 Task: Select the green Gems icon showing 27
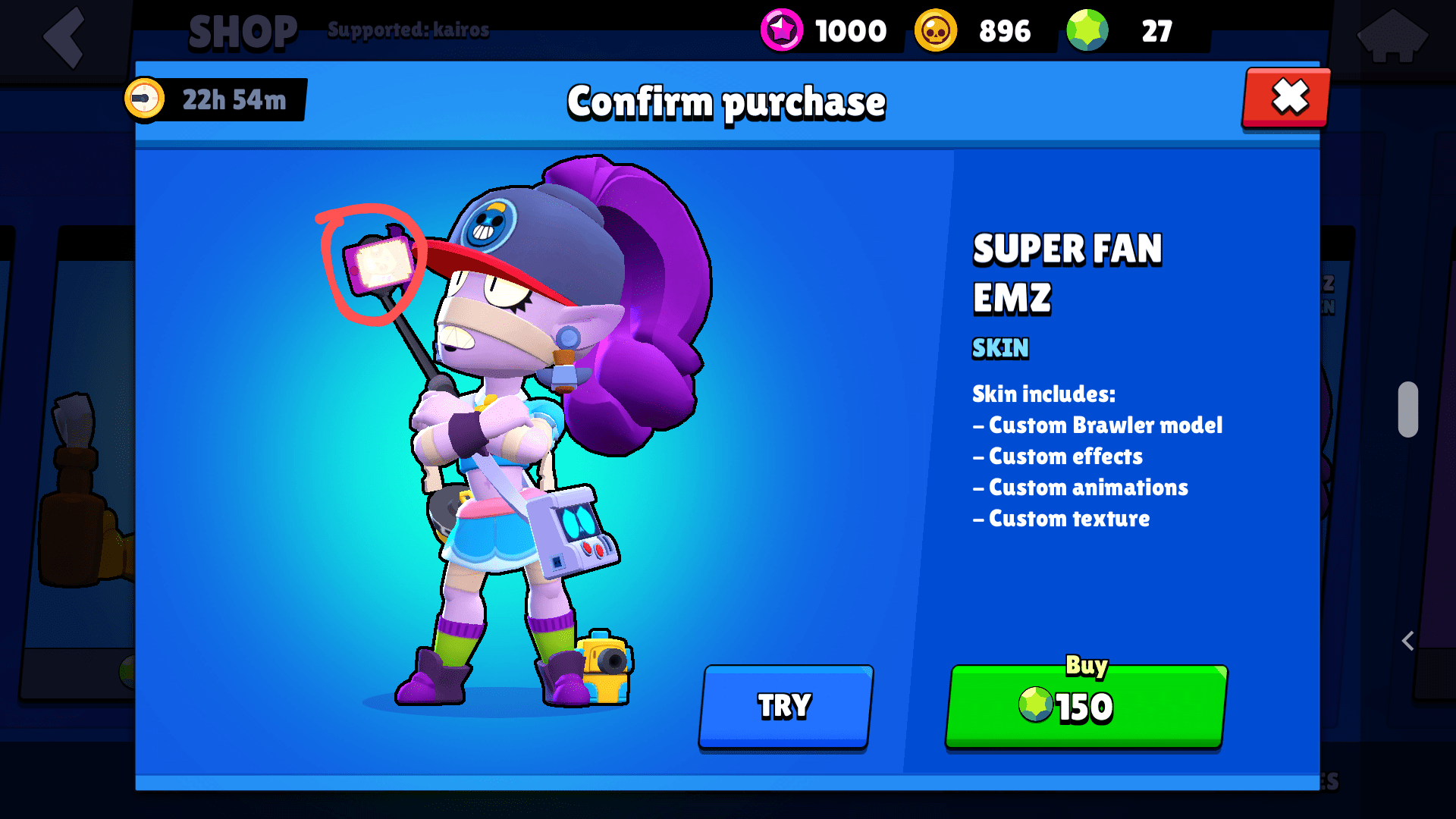[1087, 31]
